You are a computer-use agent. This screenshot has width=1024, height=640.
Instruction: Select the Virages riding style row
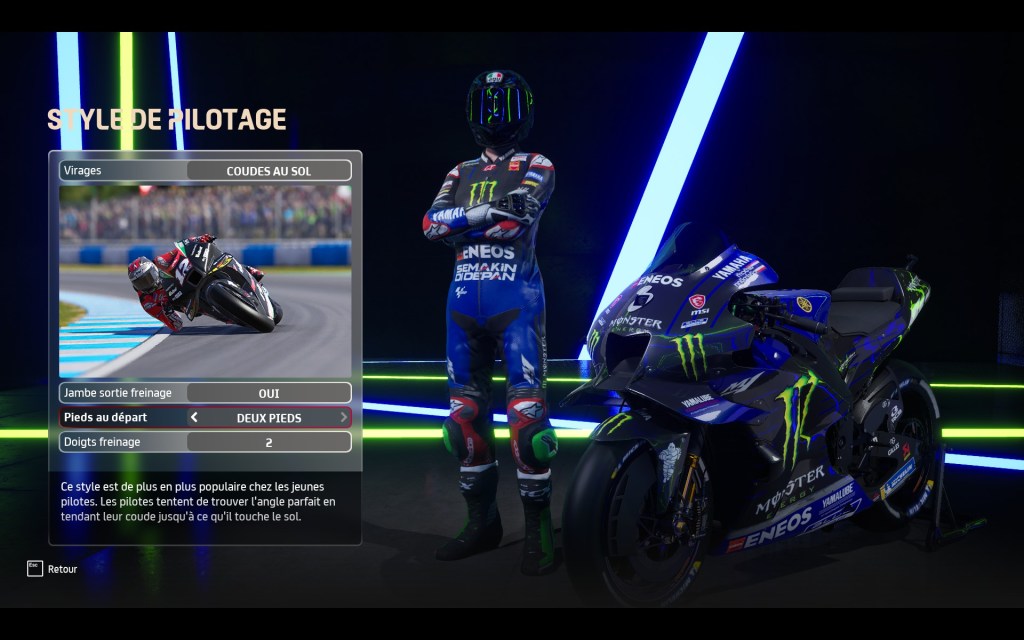(205, 171)
